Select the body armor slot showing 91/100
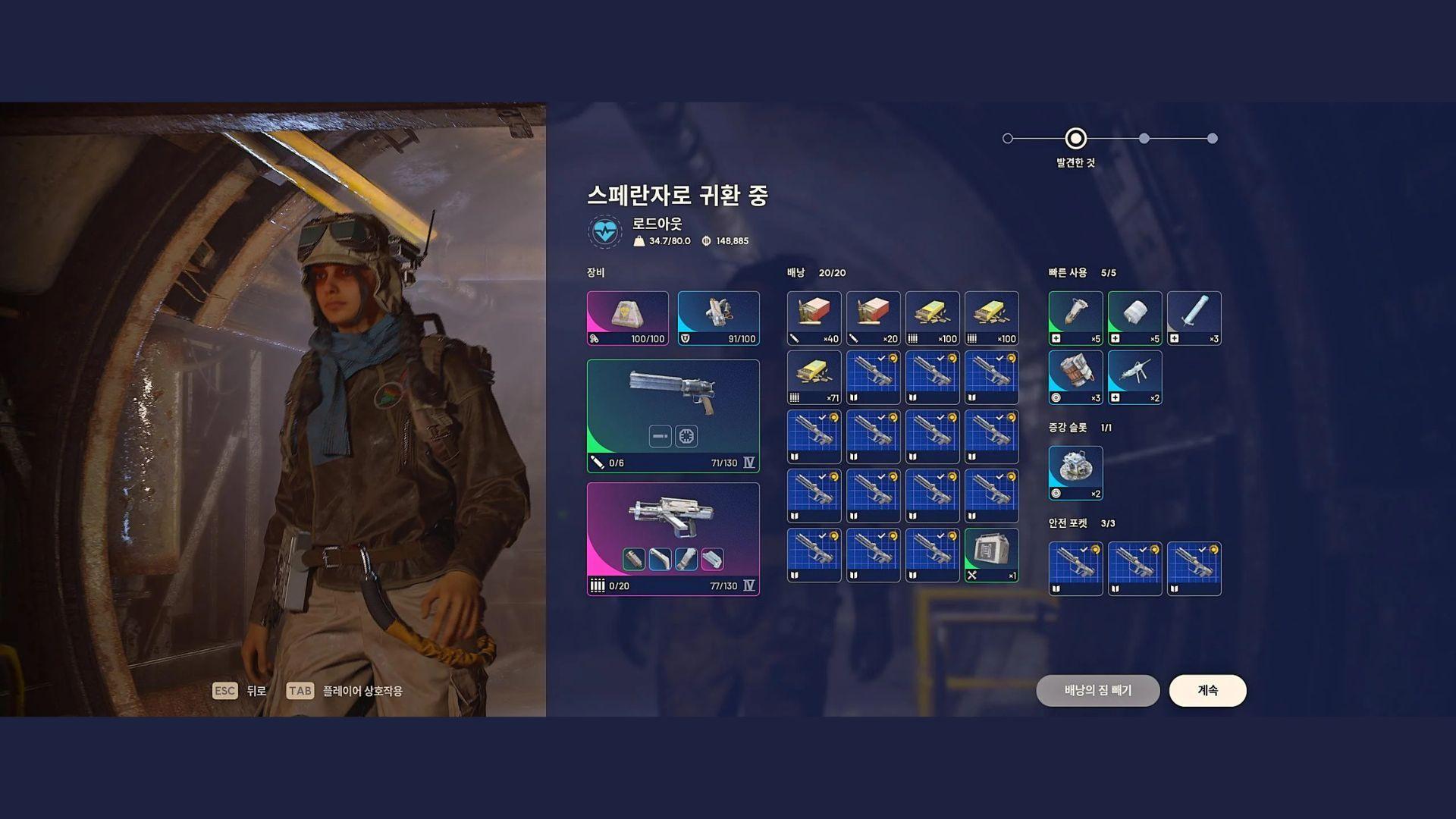 click(718, 317)
